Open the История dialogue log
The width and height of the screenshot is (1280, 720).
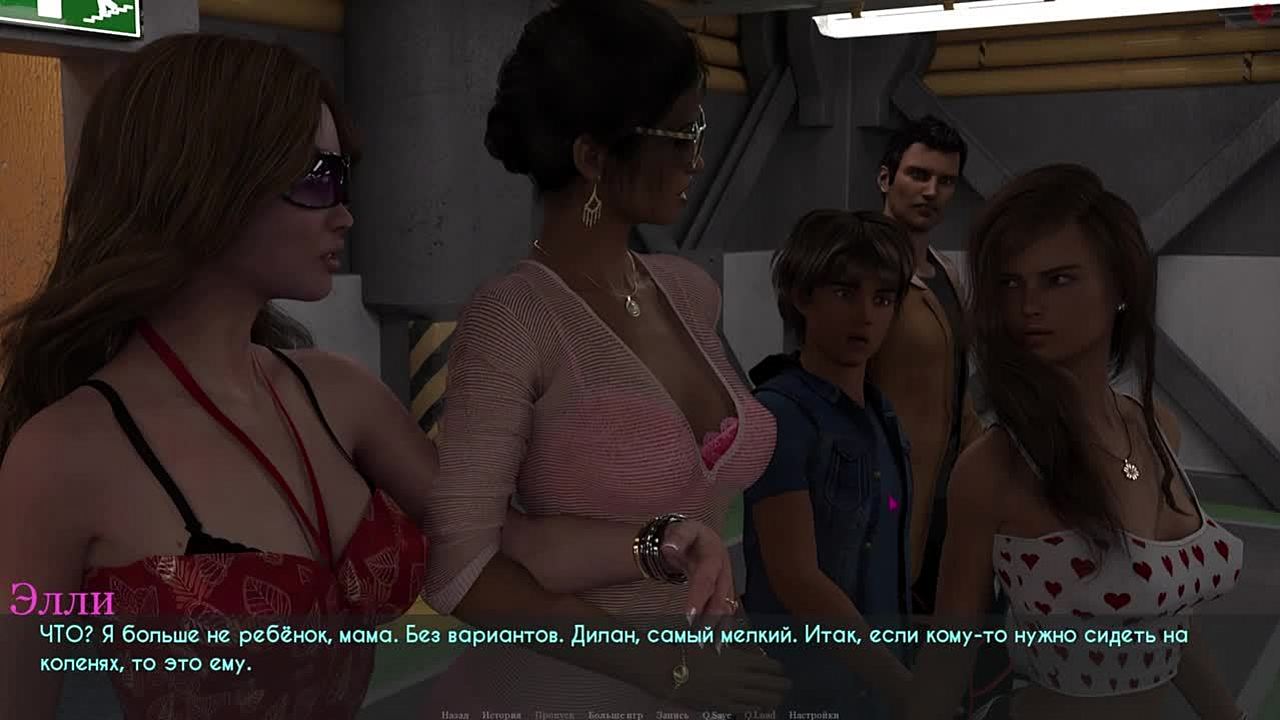pos(501,715)
